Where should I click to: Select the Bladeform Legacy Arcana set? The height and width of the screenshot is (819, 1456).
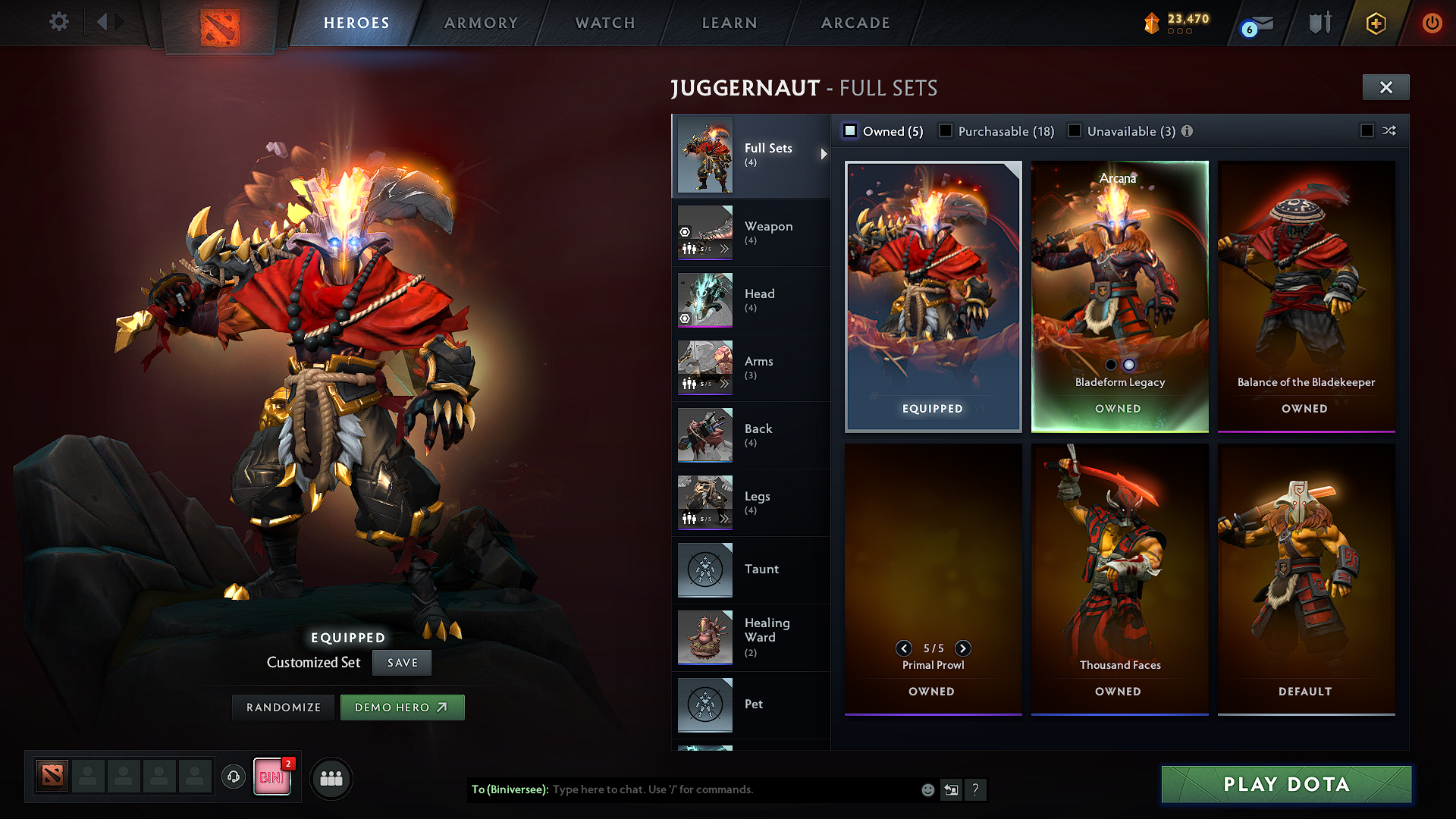1119,296
